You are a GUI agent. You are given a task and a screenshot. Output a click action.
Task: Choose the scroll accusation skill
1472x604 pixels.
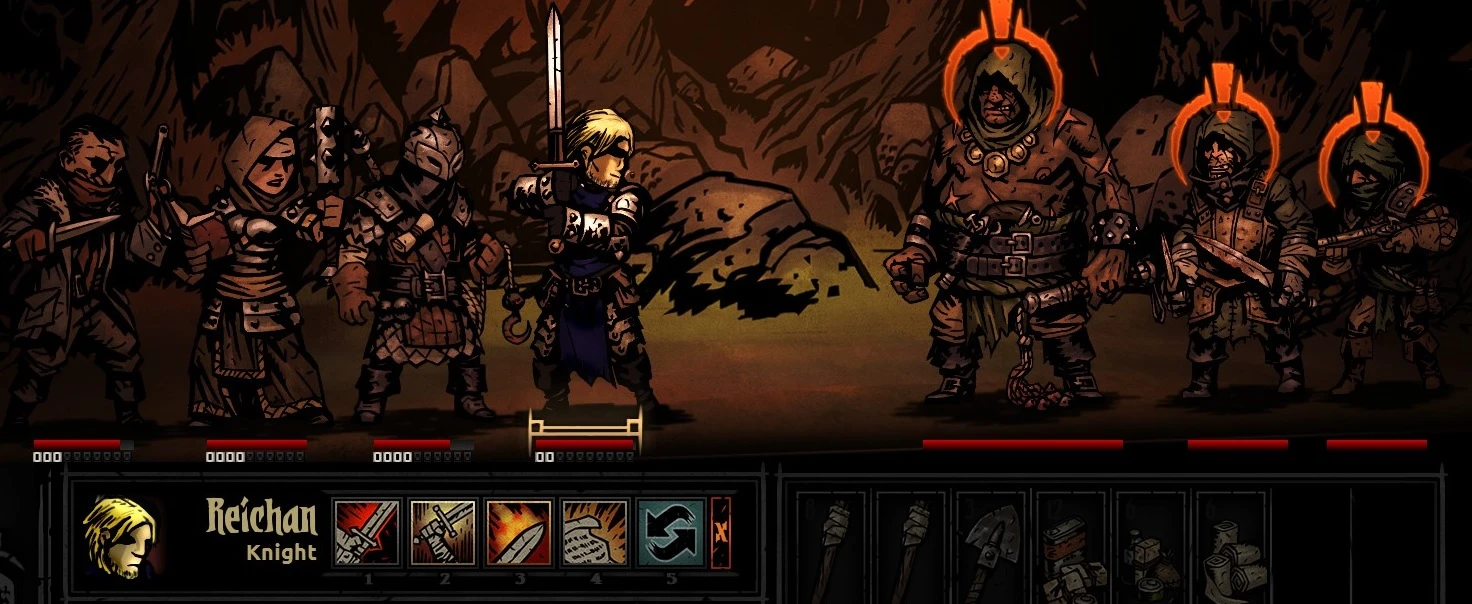click(x=595, y=533)
